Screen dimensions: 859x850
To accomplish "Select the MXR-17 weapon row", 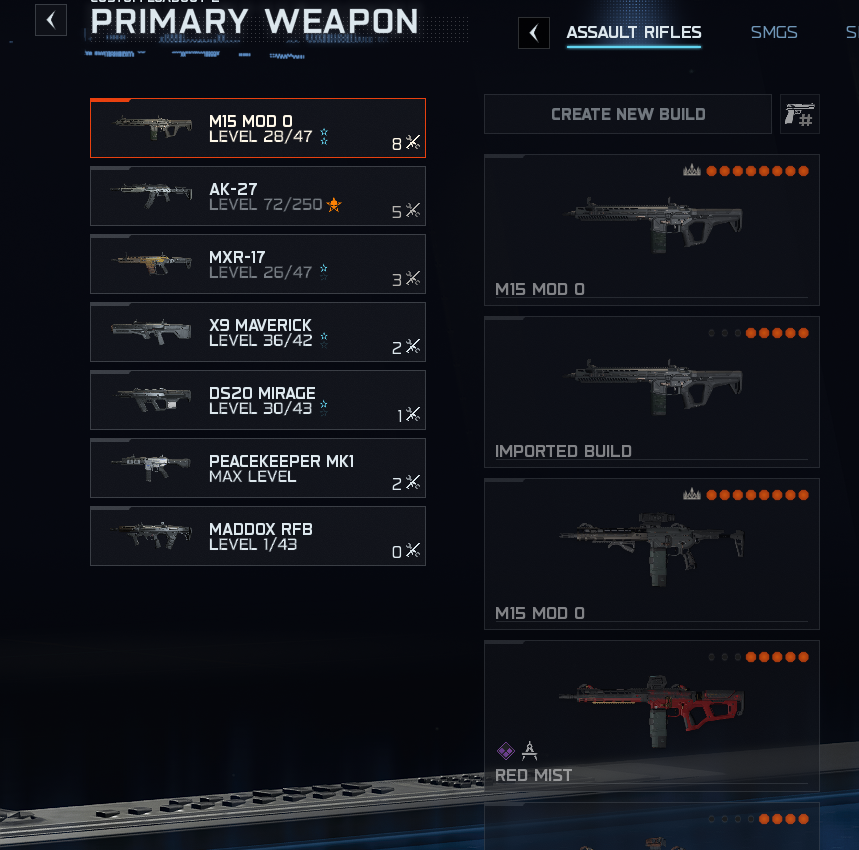I will [258, 264].
